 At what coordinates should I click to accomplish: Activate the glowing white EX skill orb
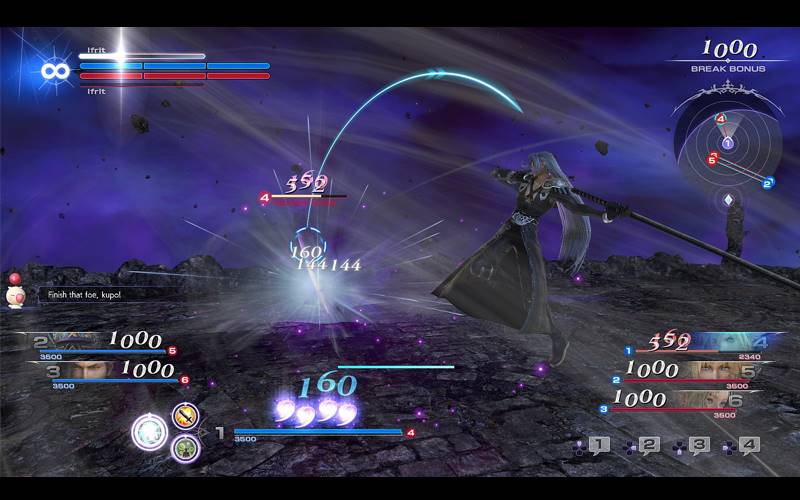[x=152, y=431]
